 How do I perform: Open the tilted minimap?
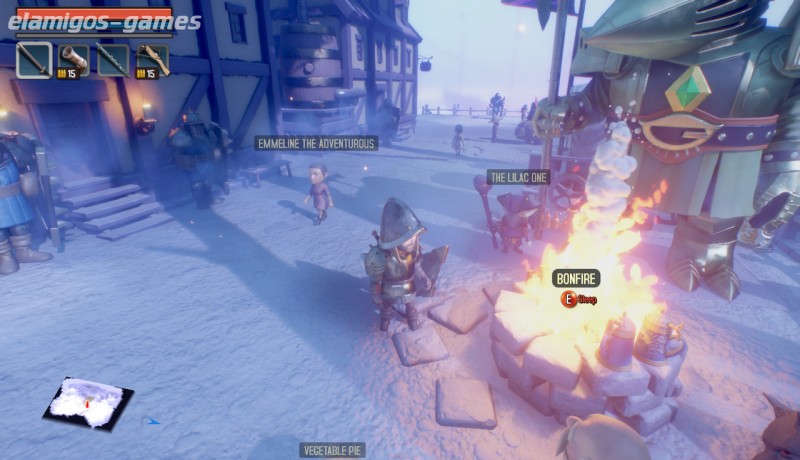coord(88,402)
